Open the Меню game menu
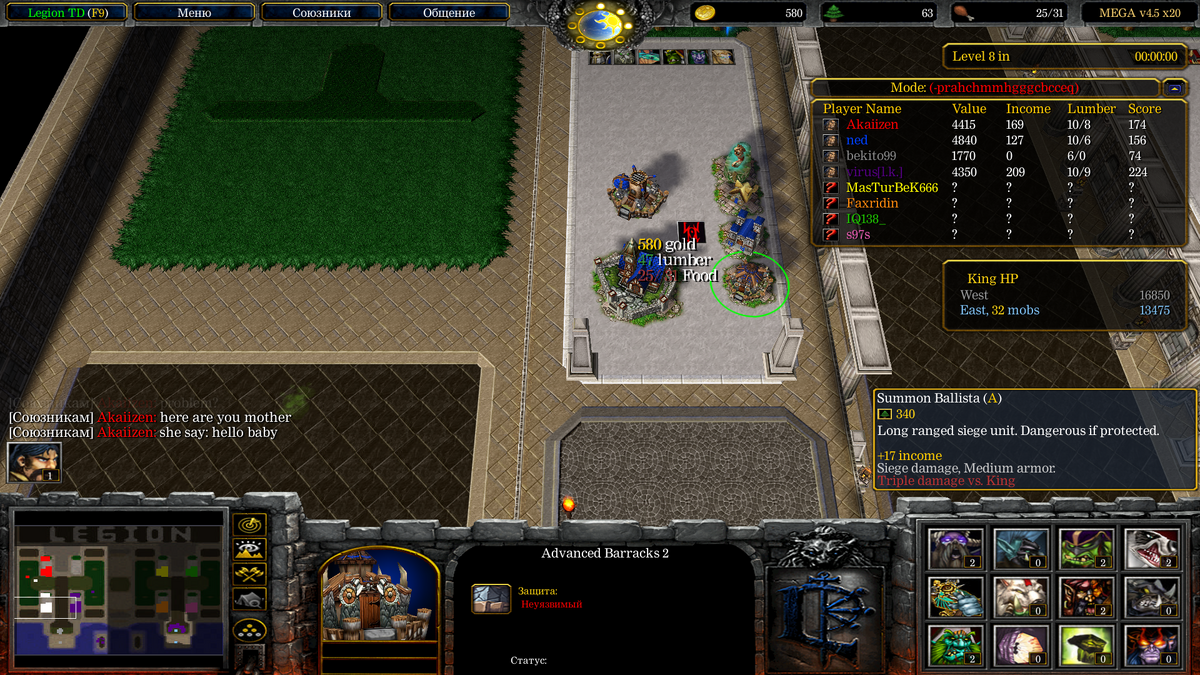The image size is (1200, 675). [x=194, y=13]
